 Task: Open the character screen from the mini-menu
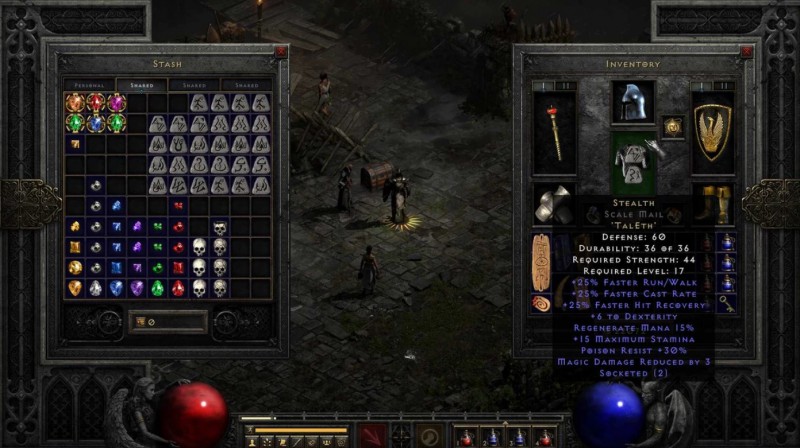coord(255,441)
